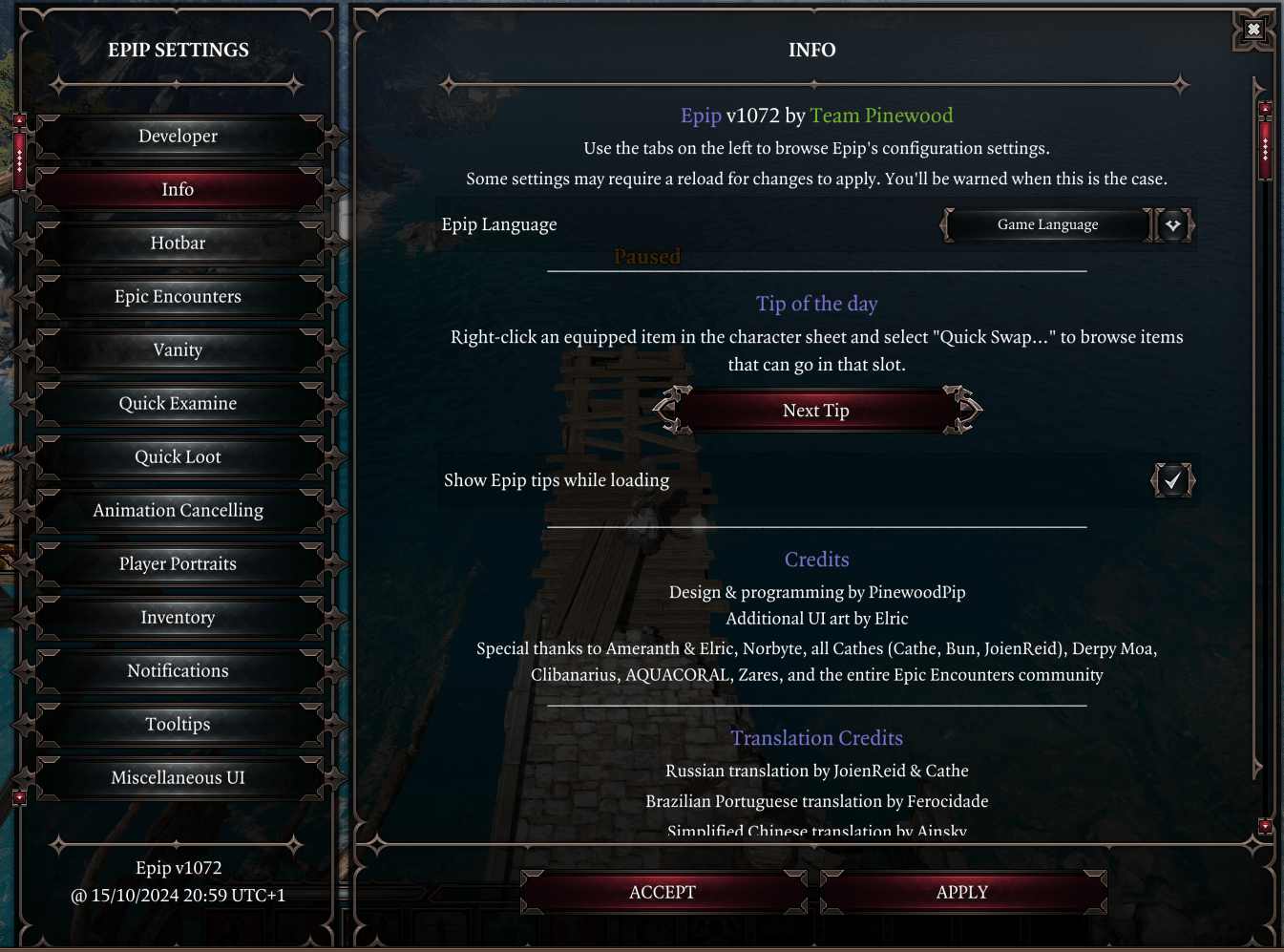The width and height of the screenshot is (1284, 952).
Task: Apply the current settings
Action: click(962, 893)
